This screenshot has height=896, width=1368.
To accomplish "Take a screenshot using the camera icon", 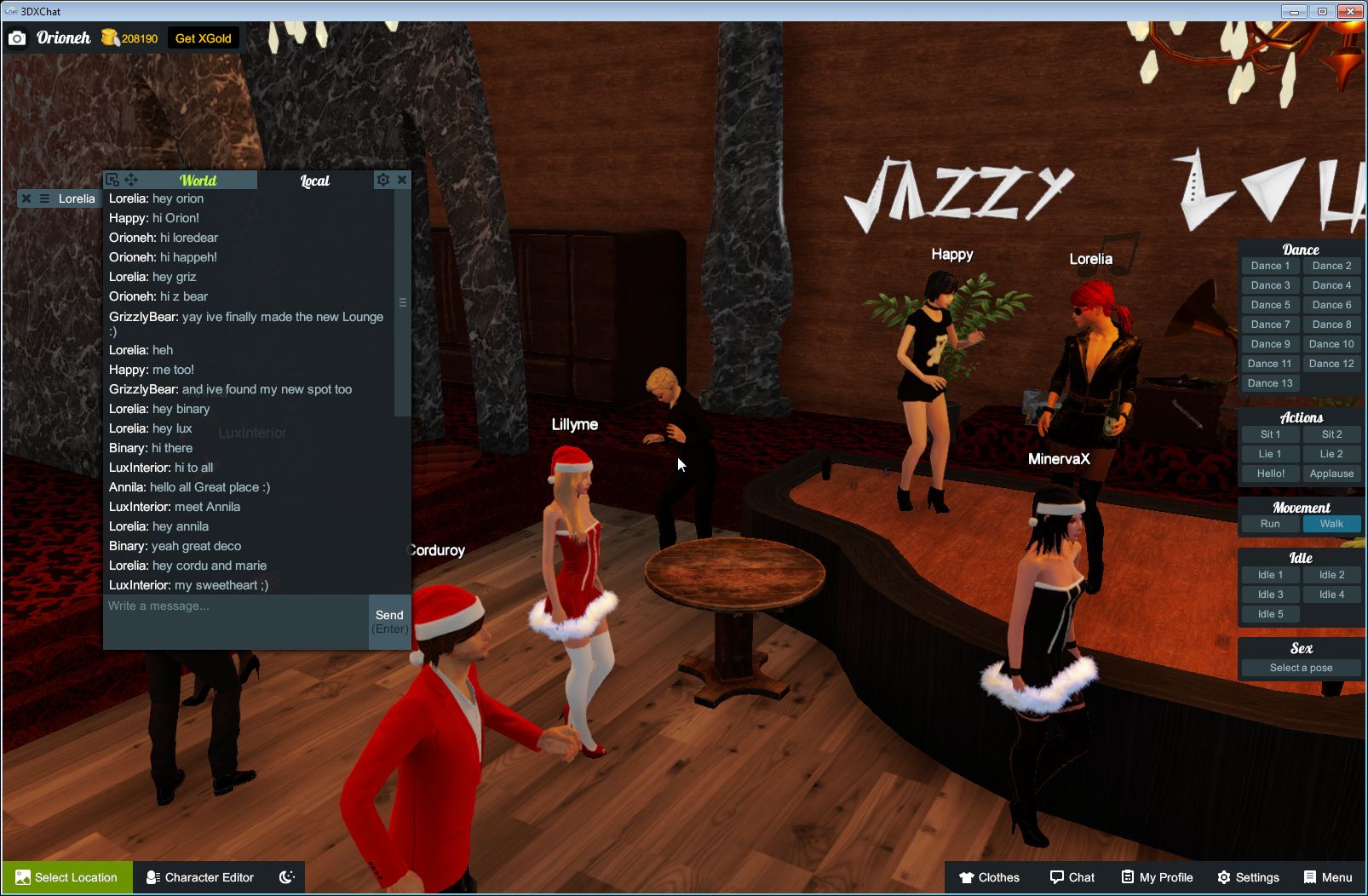I will pyautogui.click(x=17, y=37).
